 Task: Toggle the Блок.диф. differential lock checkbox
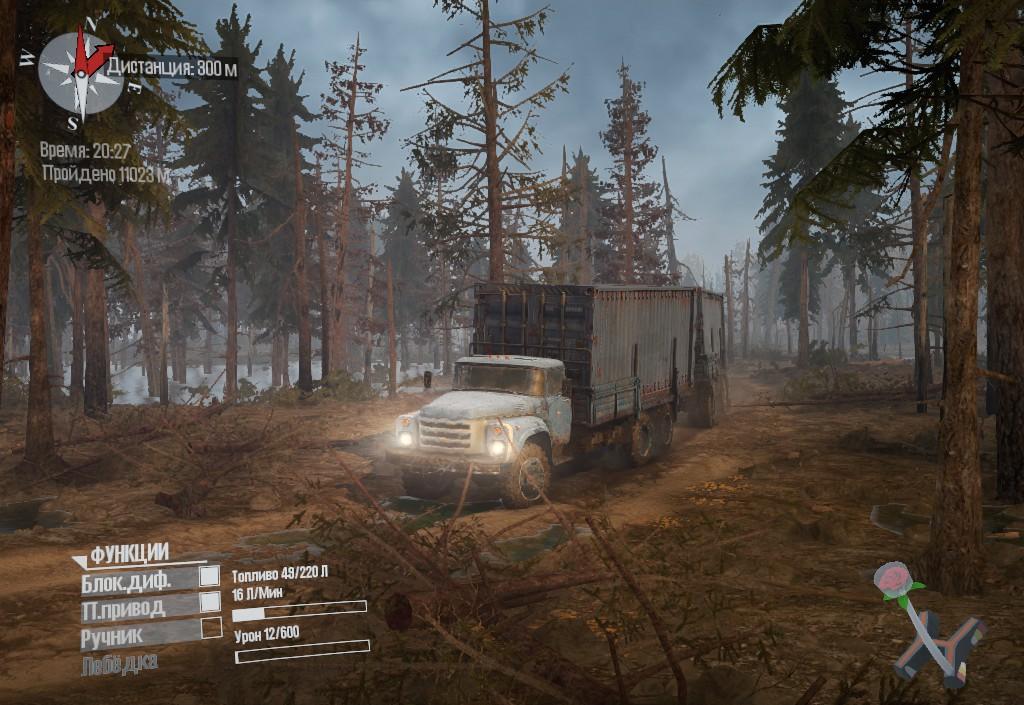[210, 576]
